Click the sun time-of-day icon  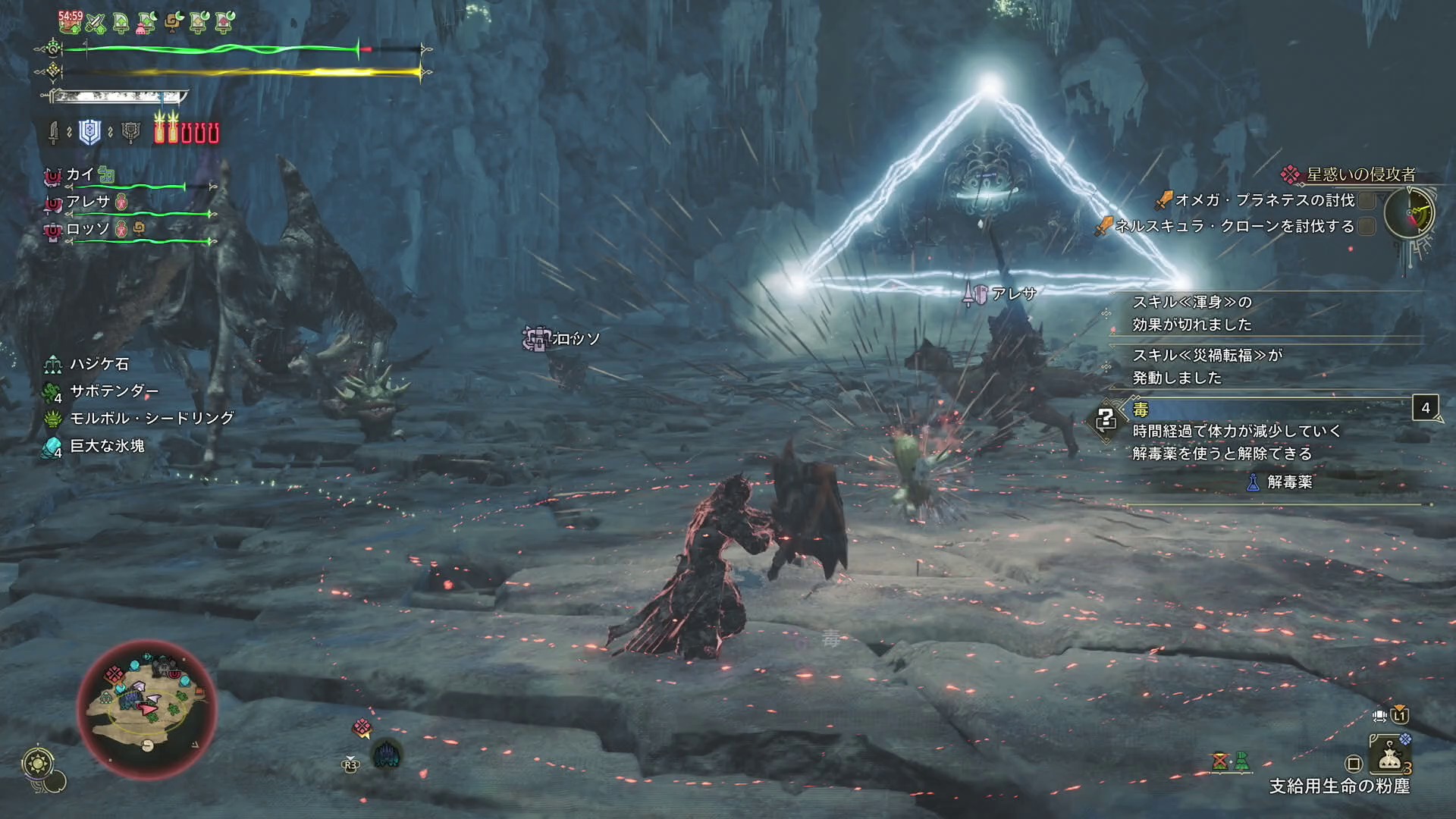[37, 763]
